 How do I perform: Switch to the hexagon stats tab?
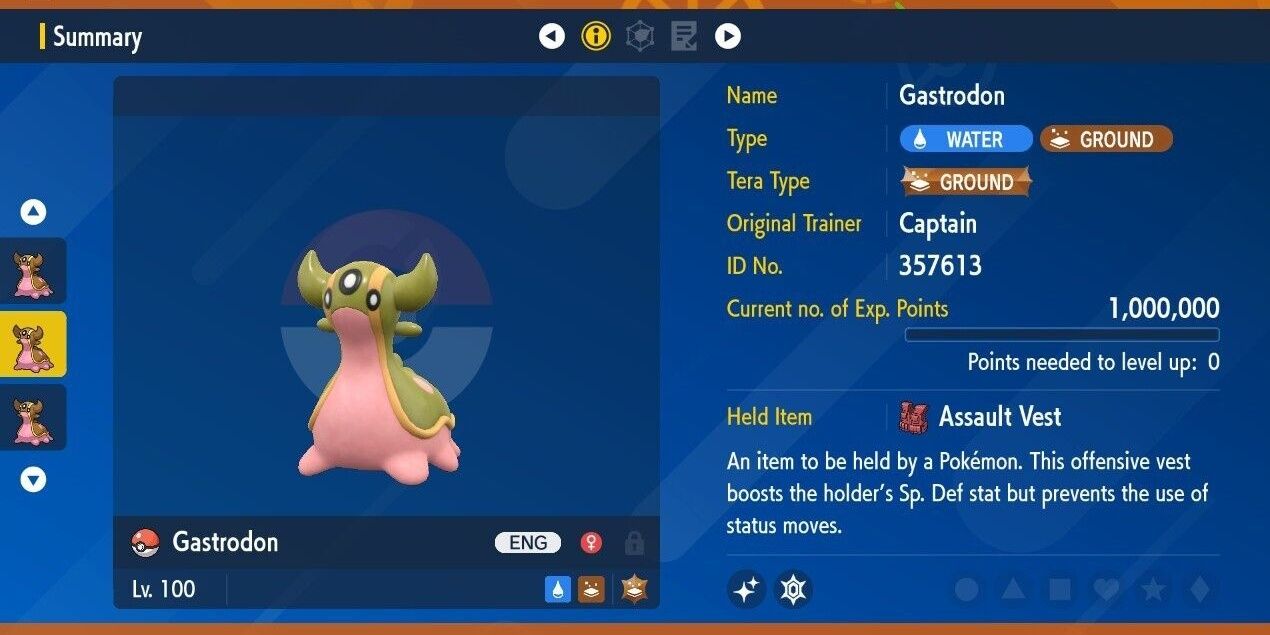(x=640, y=37)
